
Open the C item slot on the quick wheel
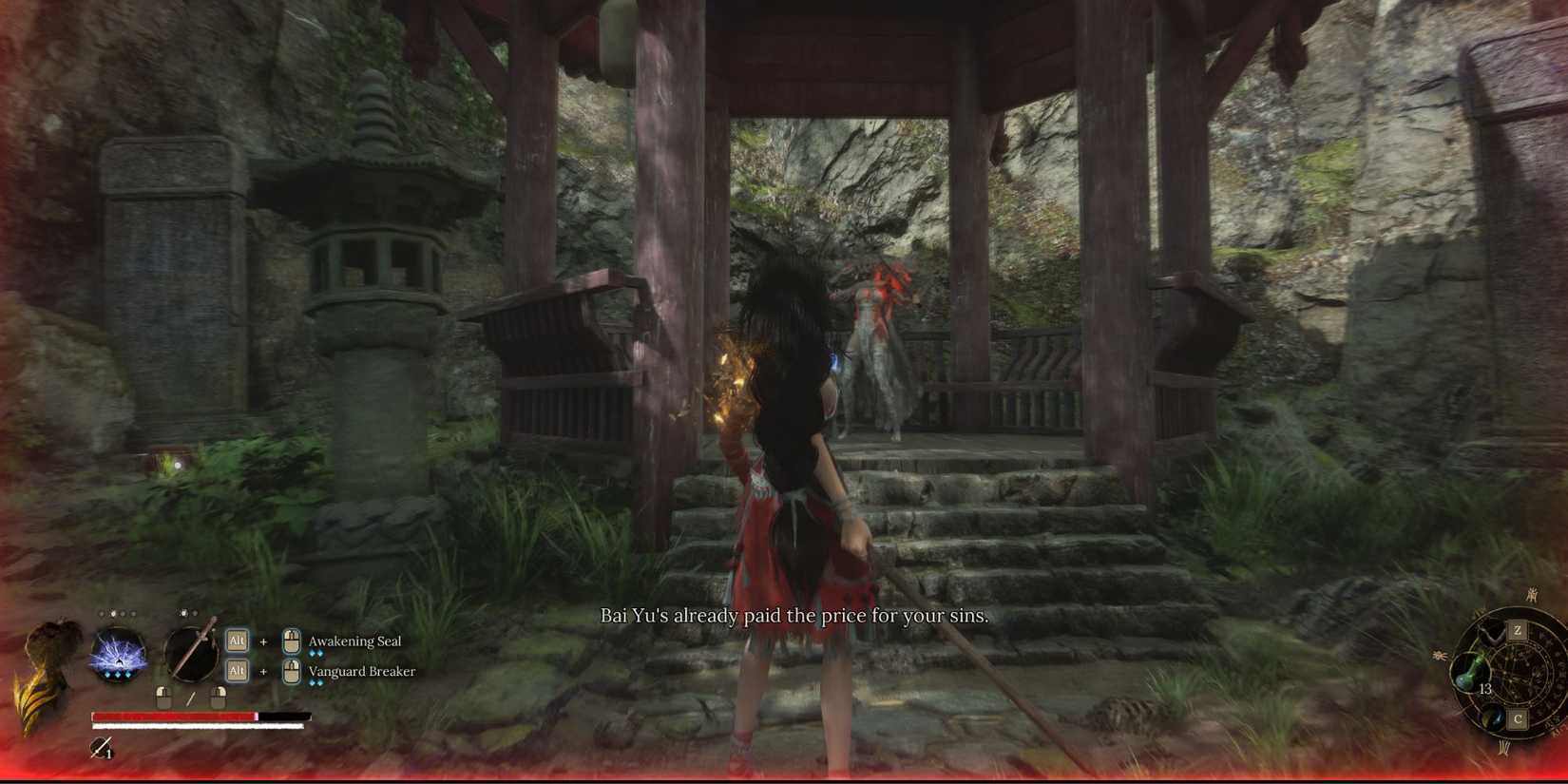[x=1518, y=719]
